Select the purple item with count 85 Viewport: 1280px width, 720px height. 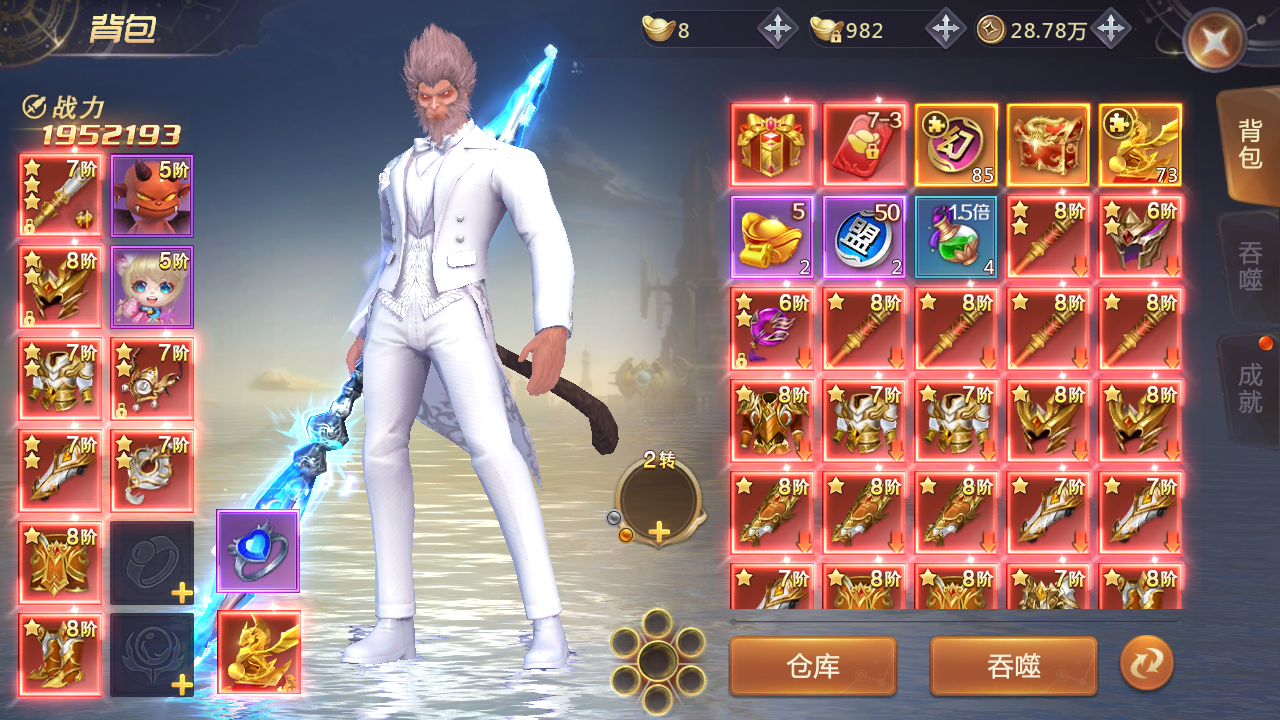956,145
